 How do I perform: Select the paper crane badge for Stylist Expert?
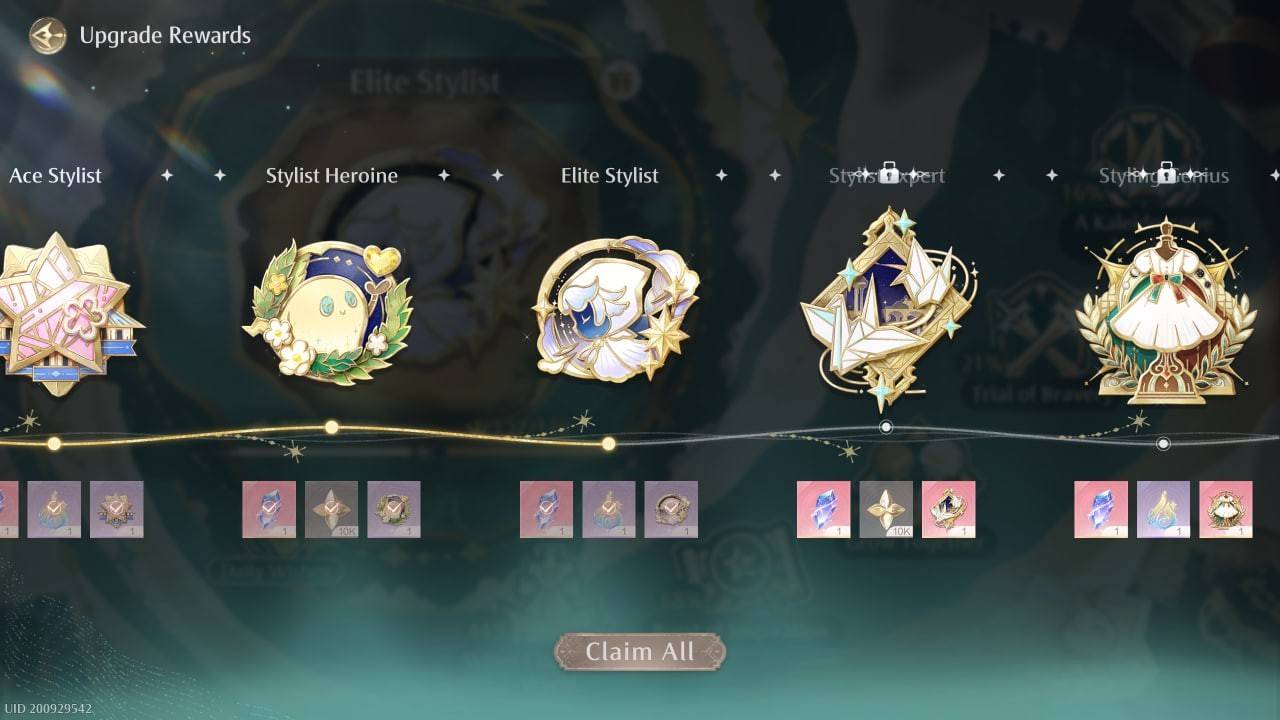click(x=886, y=300)
